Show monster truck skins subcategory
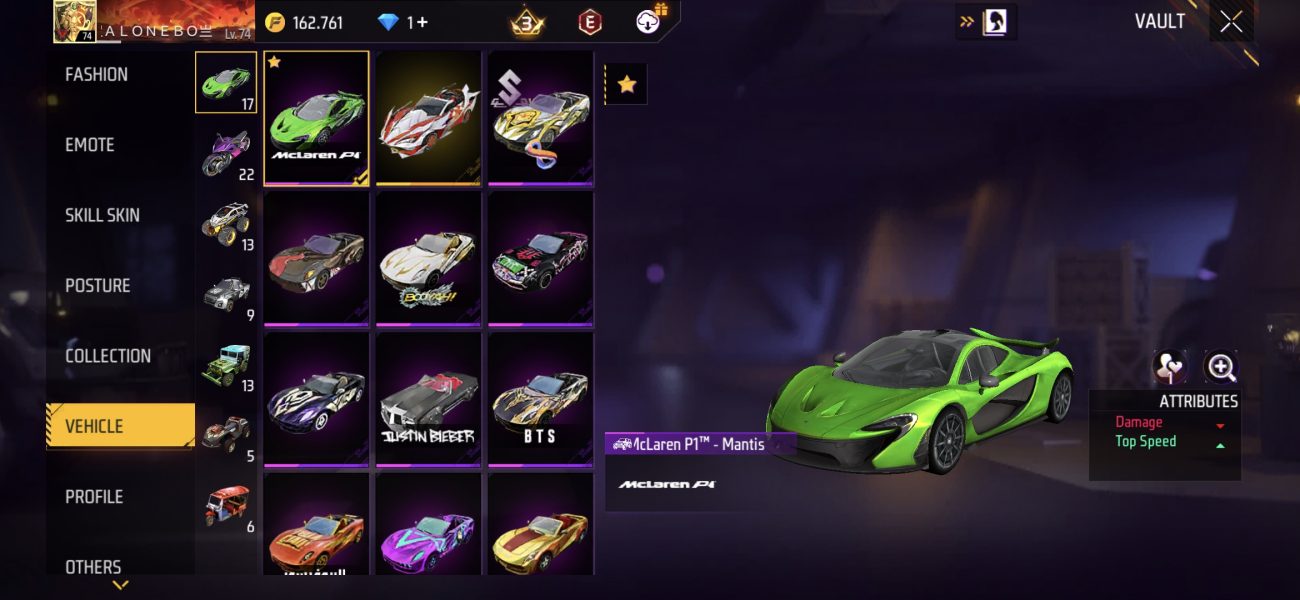This screenshot has width=1300, height=600. 226,224
